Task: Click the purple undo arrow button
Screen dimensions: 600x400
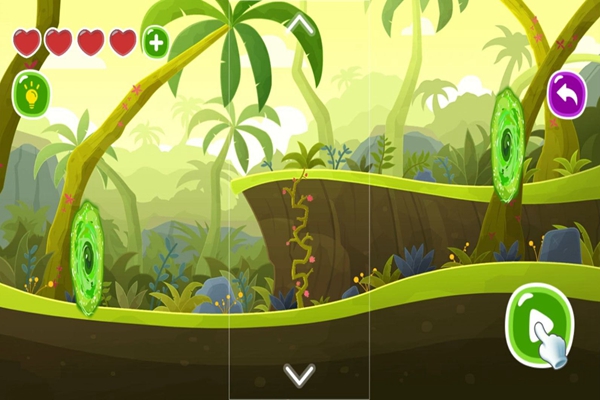Action: pos(567,94)
